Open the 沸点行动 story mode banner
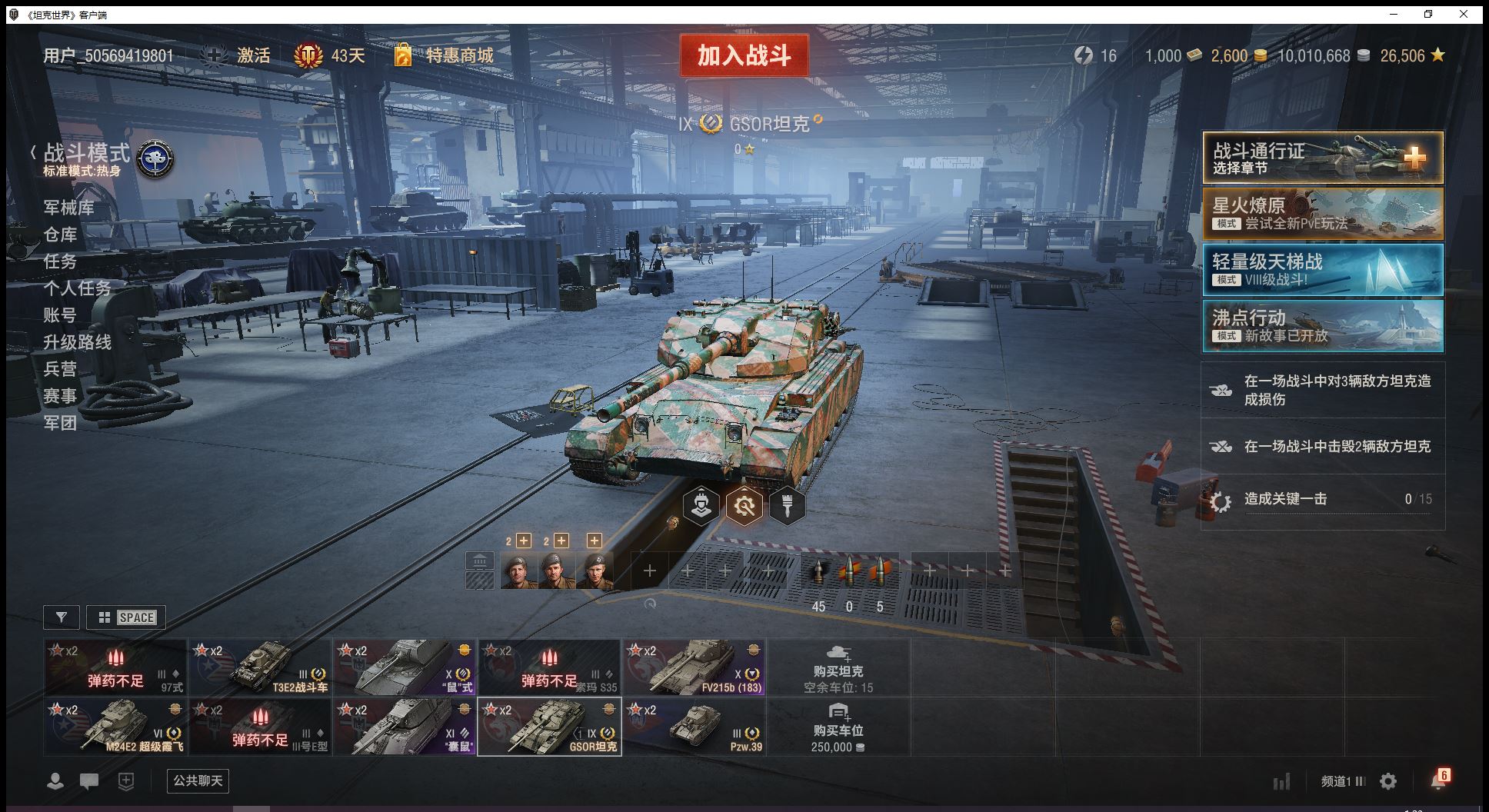The width and height of the screenshot is (1489, 812). 1323,326
